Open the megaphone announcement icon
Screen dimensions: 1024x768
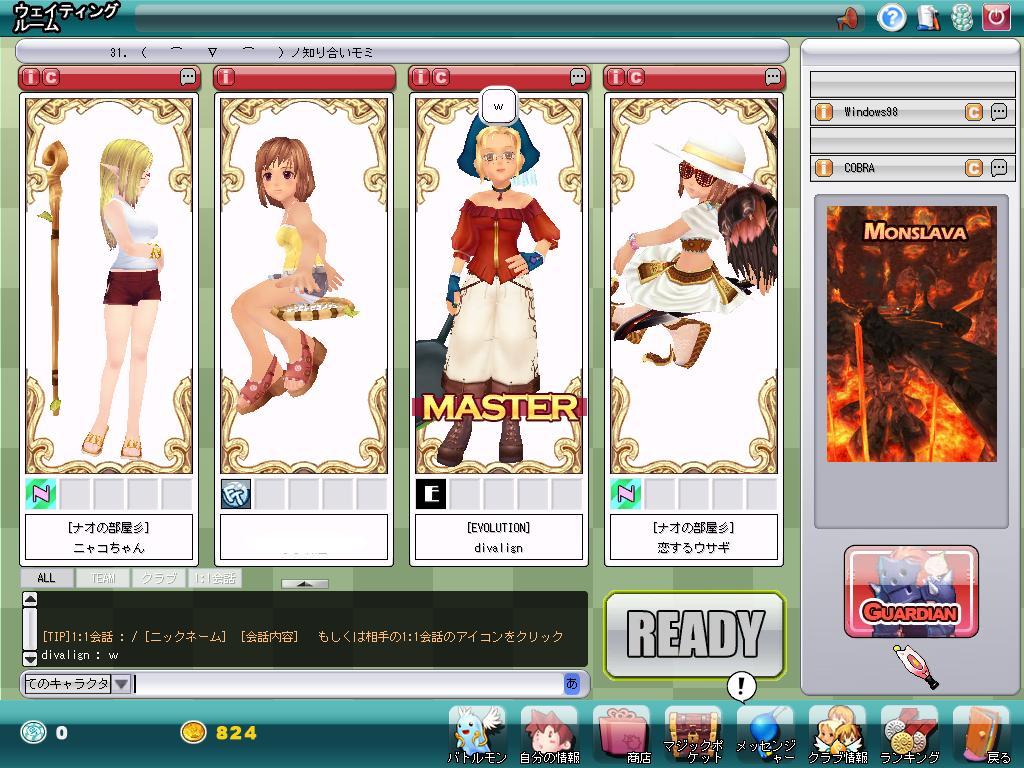[x=849, y=17]
